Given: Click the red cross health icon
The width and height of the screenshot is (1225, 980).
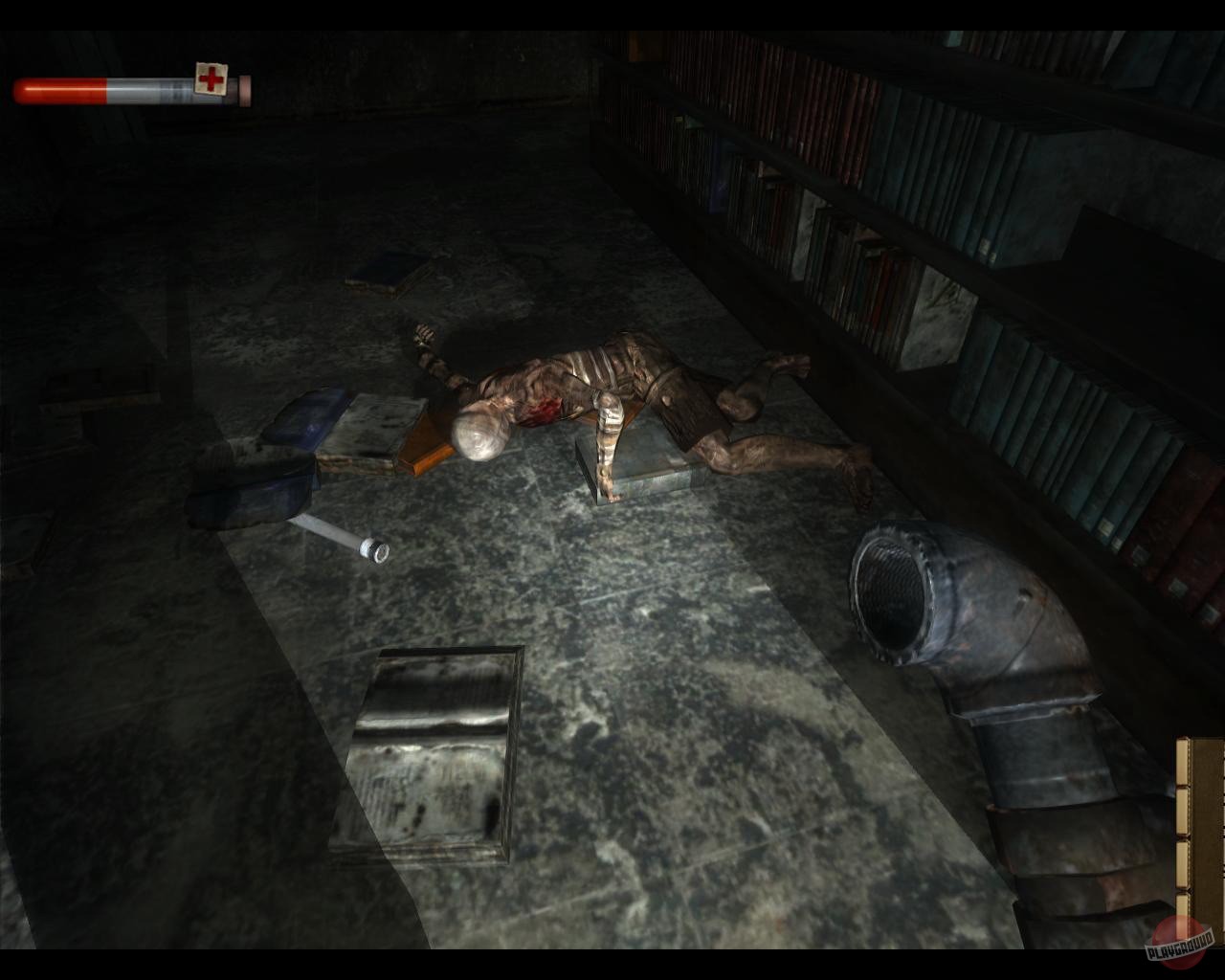Looking at the screenshot, I should (211, 79).
